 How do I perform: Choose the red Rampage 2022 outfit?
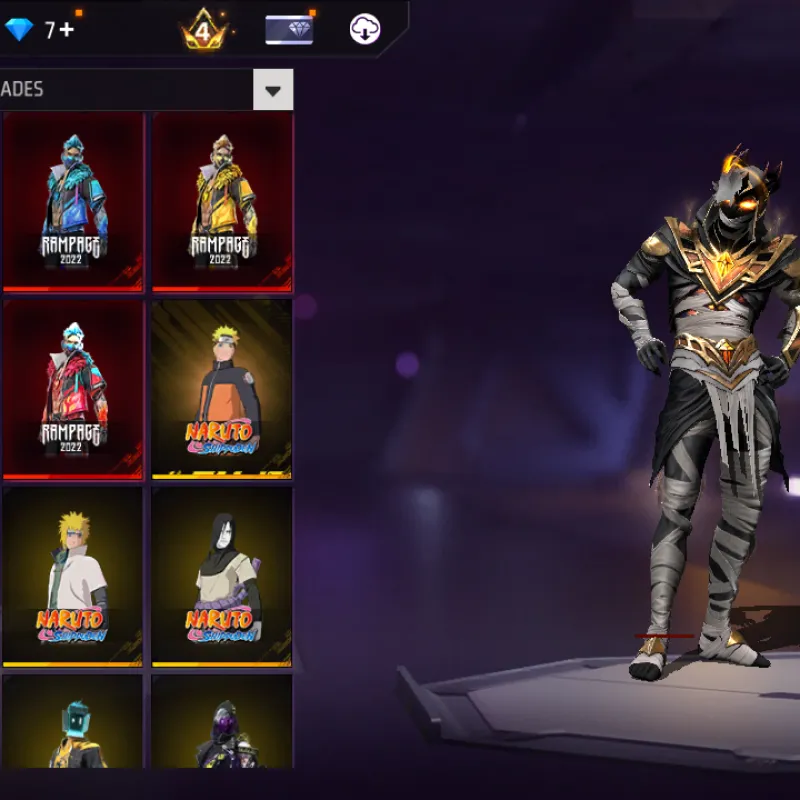coord(72,388)
